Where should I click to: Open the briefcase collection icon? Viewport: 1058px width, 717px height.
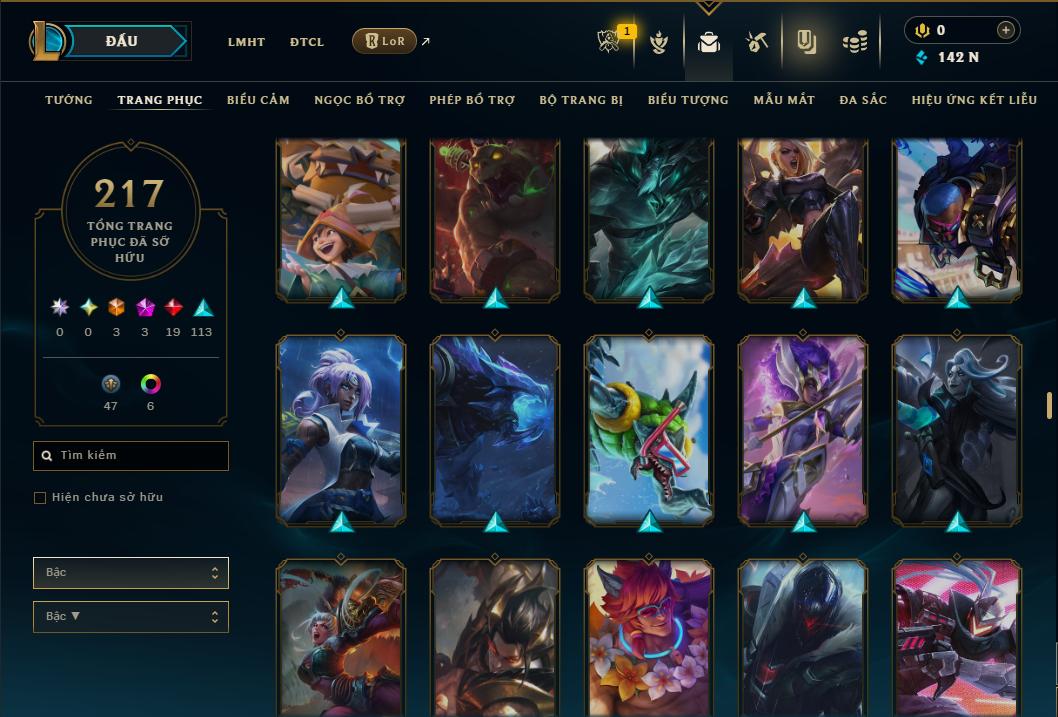click(709, 42)
